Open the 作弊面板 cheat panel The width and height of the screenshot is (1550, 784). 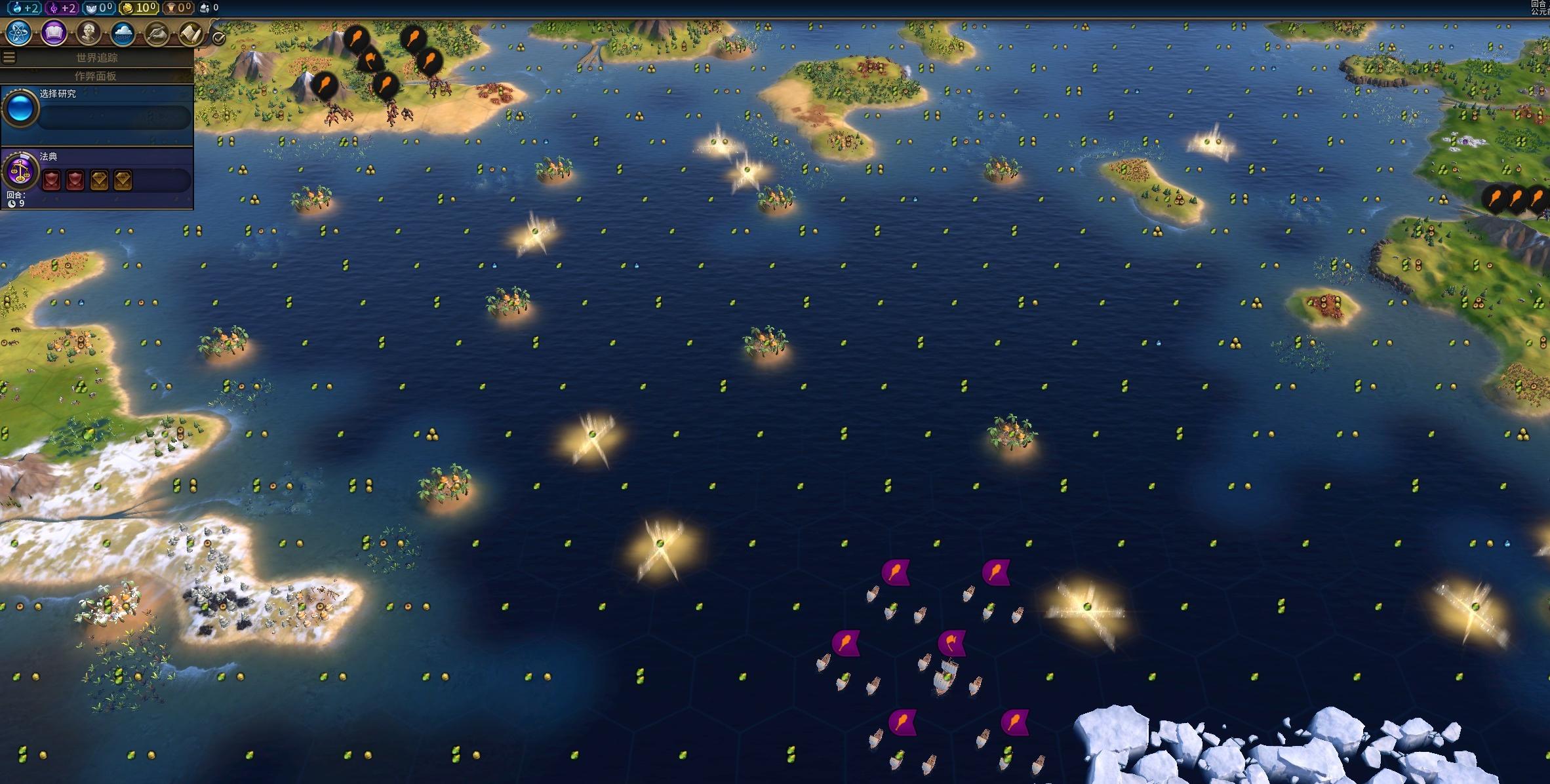point(96,76)
